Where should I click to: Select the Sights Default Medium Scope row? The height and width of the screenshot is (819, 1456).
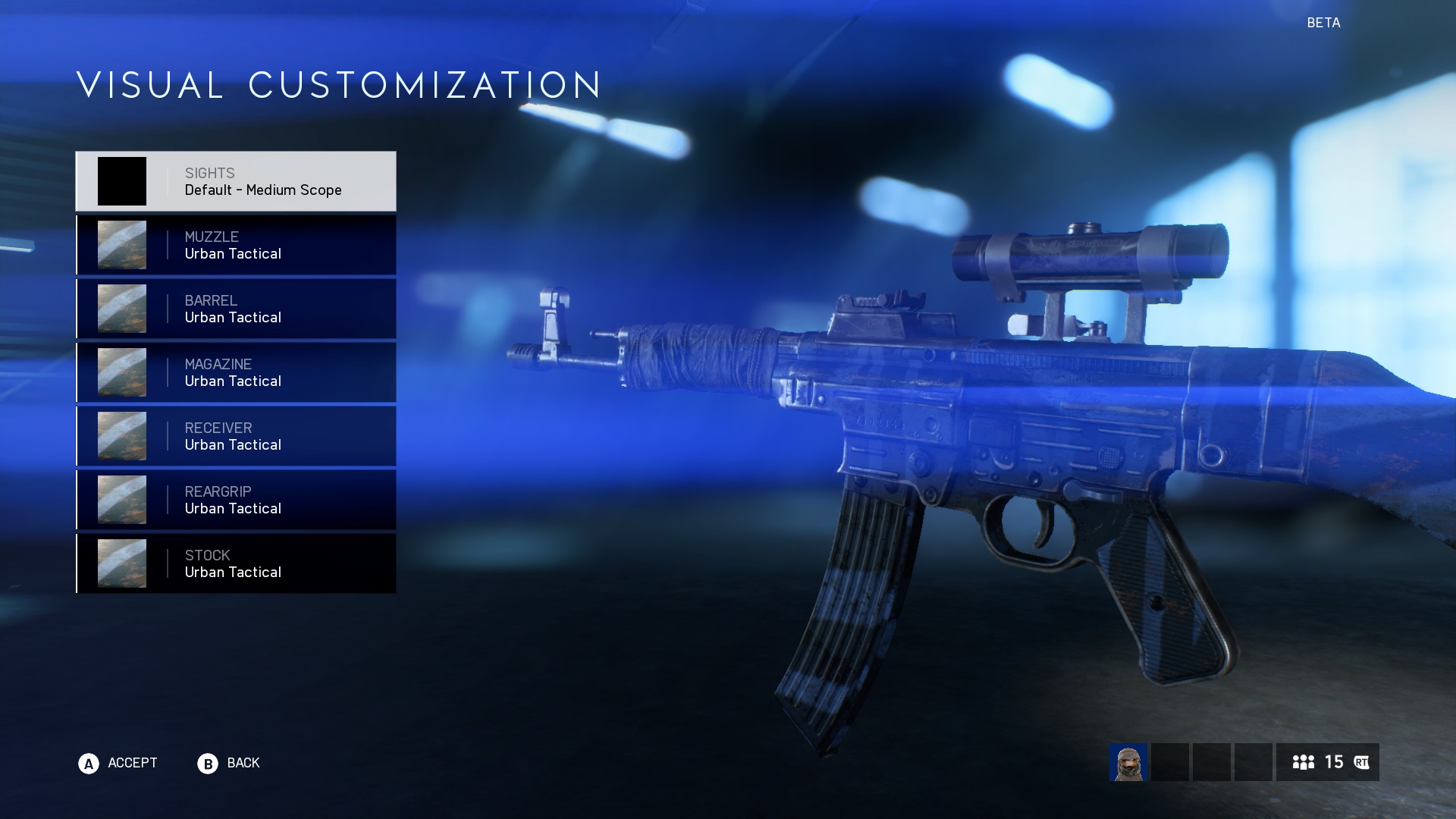(x=236, y=181)
